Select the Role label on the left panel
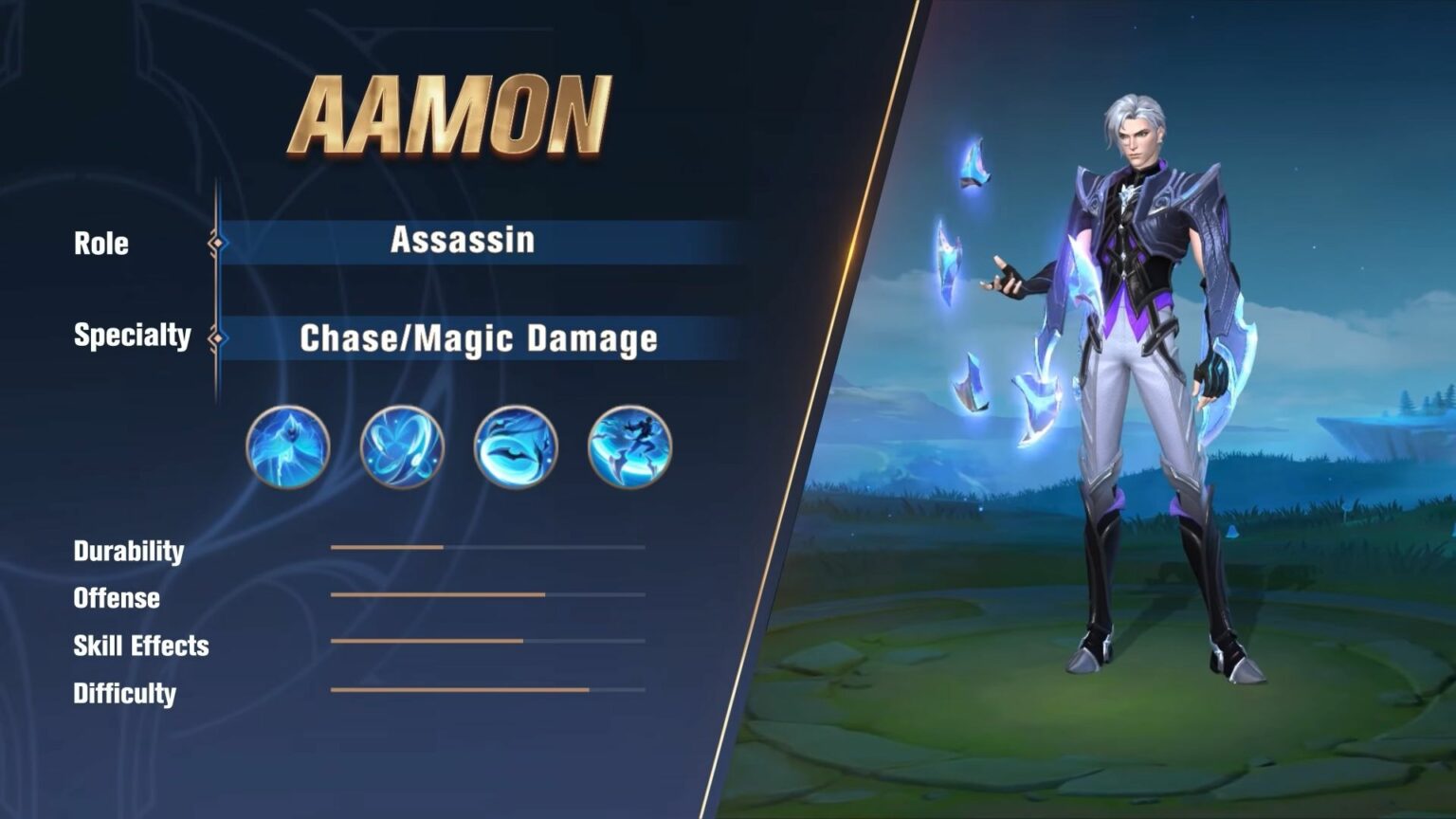Image resolution: width=1456 pixels, height=819 pixels. tap(102, 244)
